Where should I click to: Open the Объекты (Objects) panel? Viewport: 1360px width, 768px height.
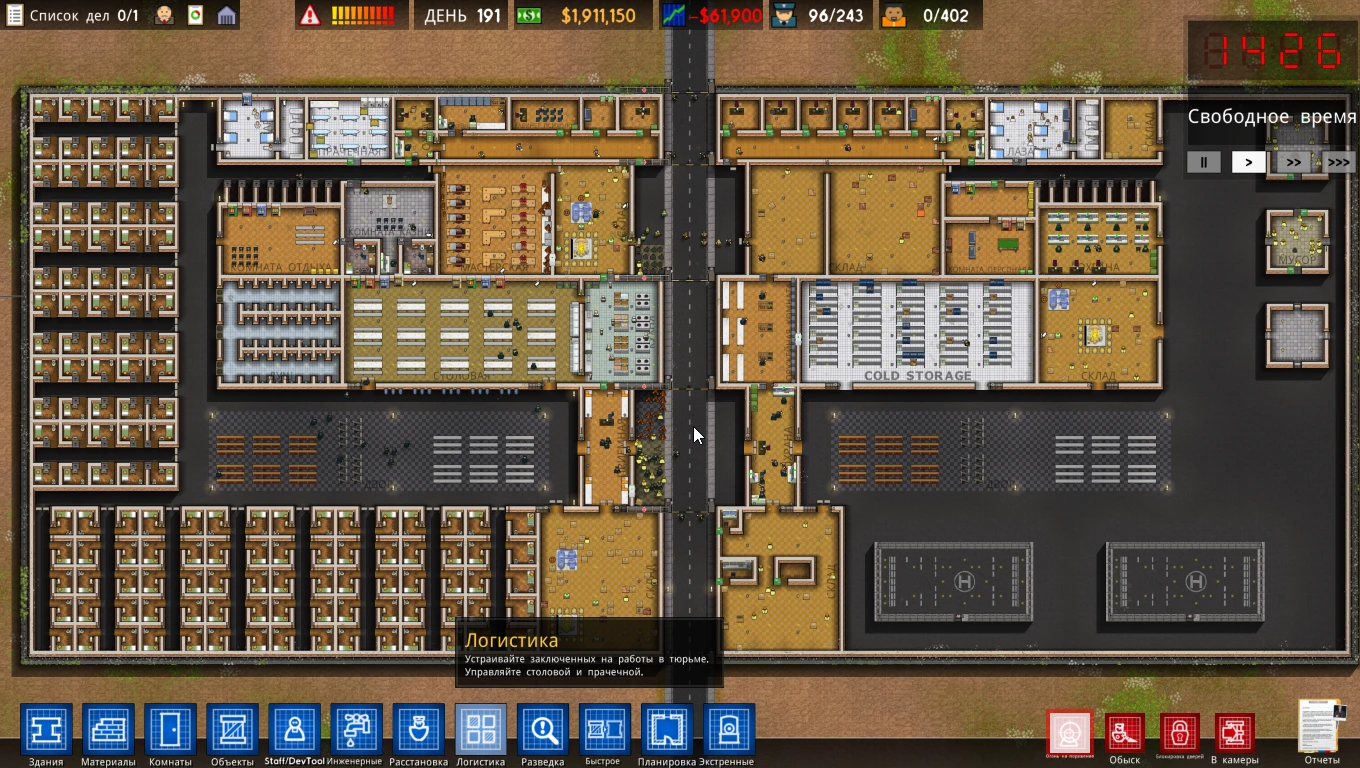coord(232,730)
